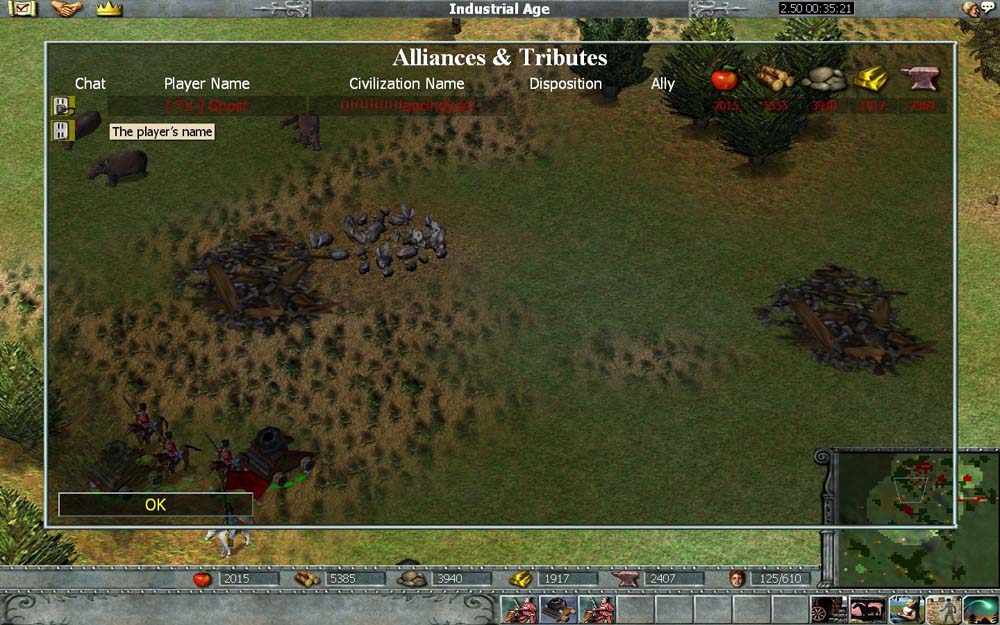Click the standing figure statue command icon
Viewport: 1000px width, 625px height.
943,610
